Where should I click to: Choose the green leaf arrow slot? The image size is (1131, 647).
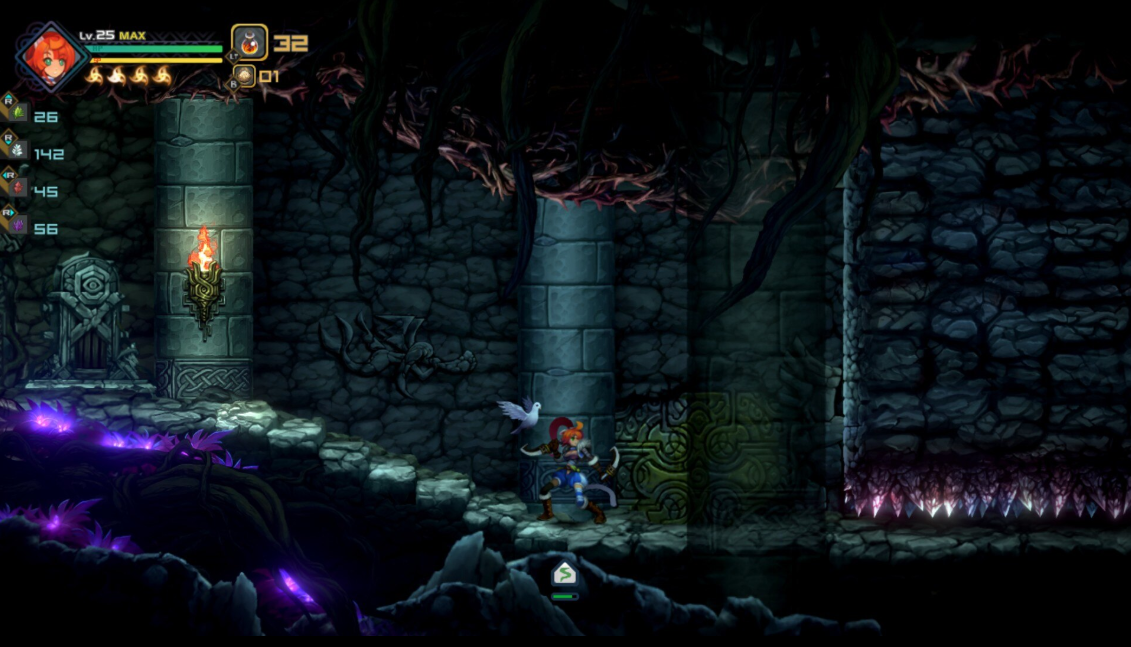tap(17, 113)
